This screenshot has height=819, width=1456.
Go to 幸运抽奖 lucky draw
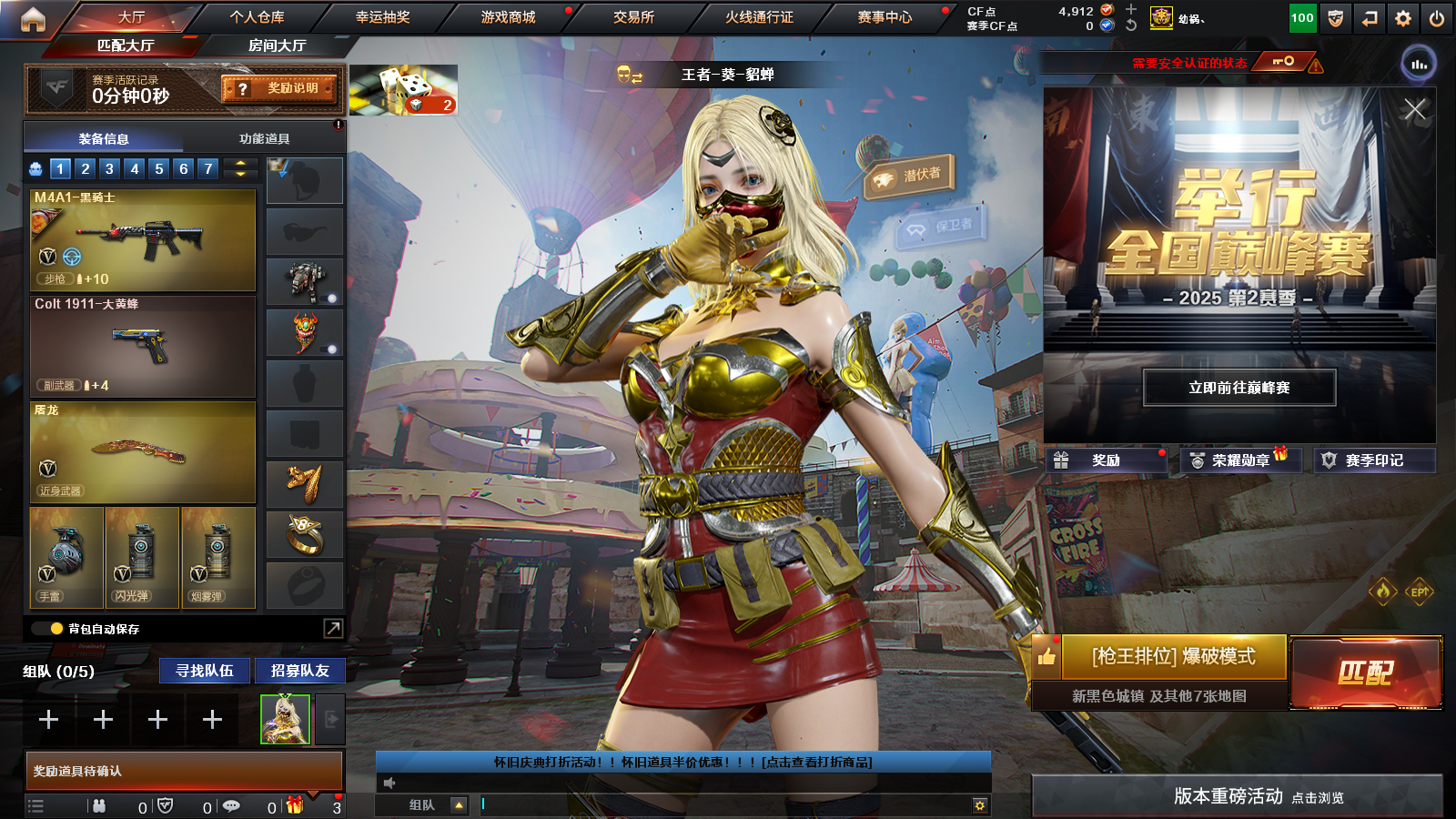coord(382,17)
